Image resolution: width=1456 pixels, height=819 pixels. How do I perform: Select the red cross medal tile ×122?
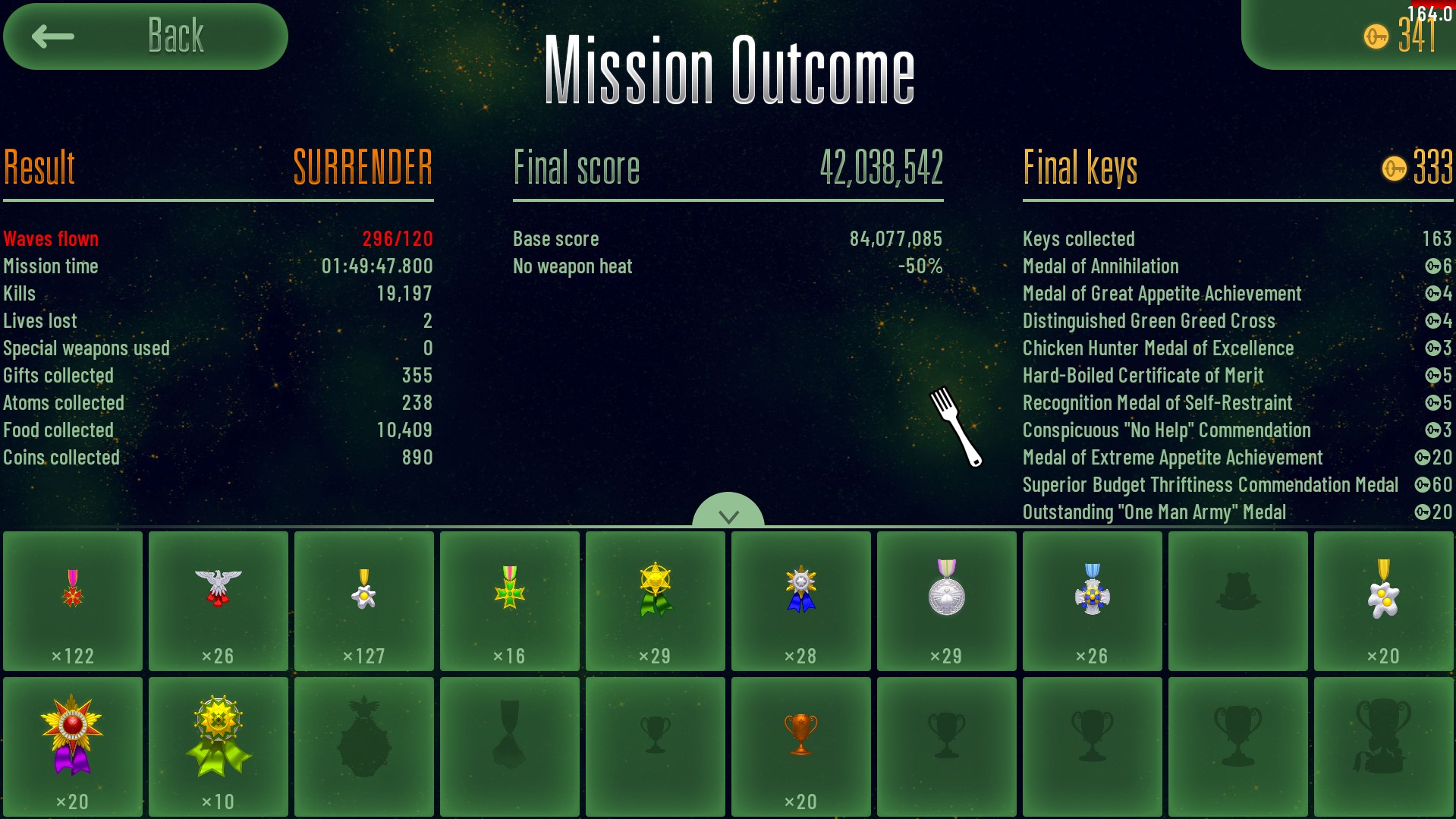tap(73, 600)
